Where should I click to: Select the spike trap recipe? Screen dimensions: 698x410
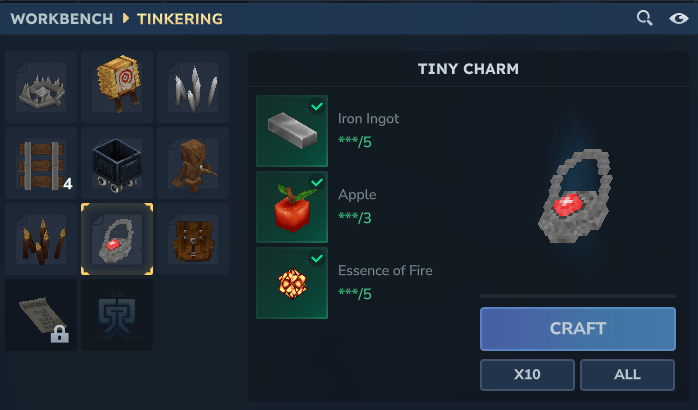click(41, 87)
